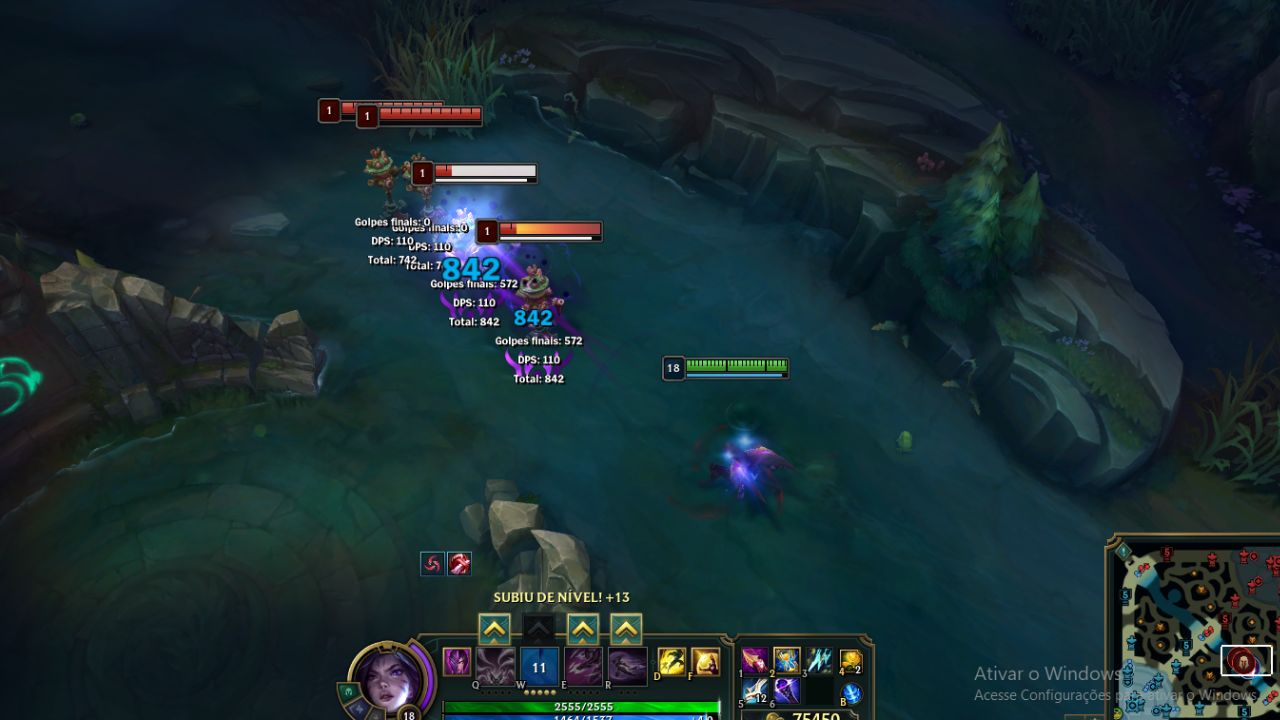Click the left takedown callout icon

[432, 563]
